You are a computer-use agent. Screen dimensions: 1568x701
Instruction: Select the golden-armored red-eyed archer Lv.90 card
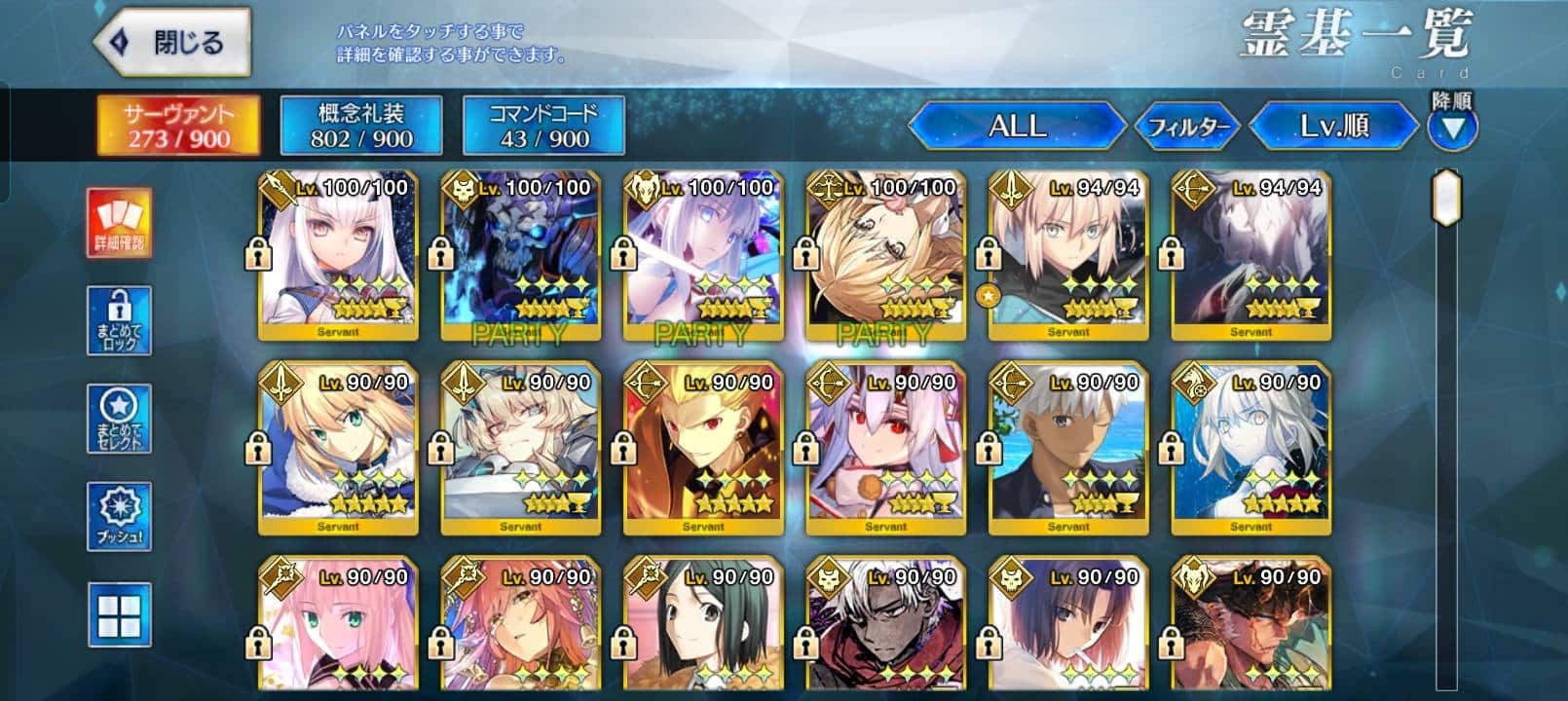click(x=703, y=448)
